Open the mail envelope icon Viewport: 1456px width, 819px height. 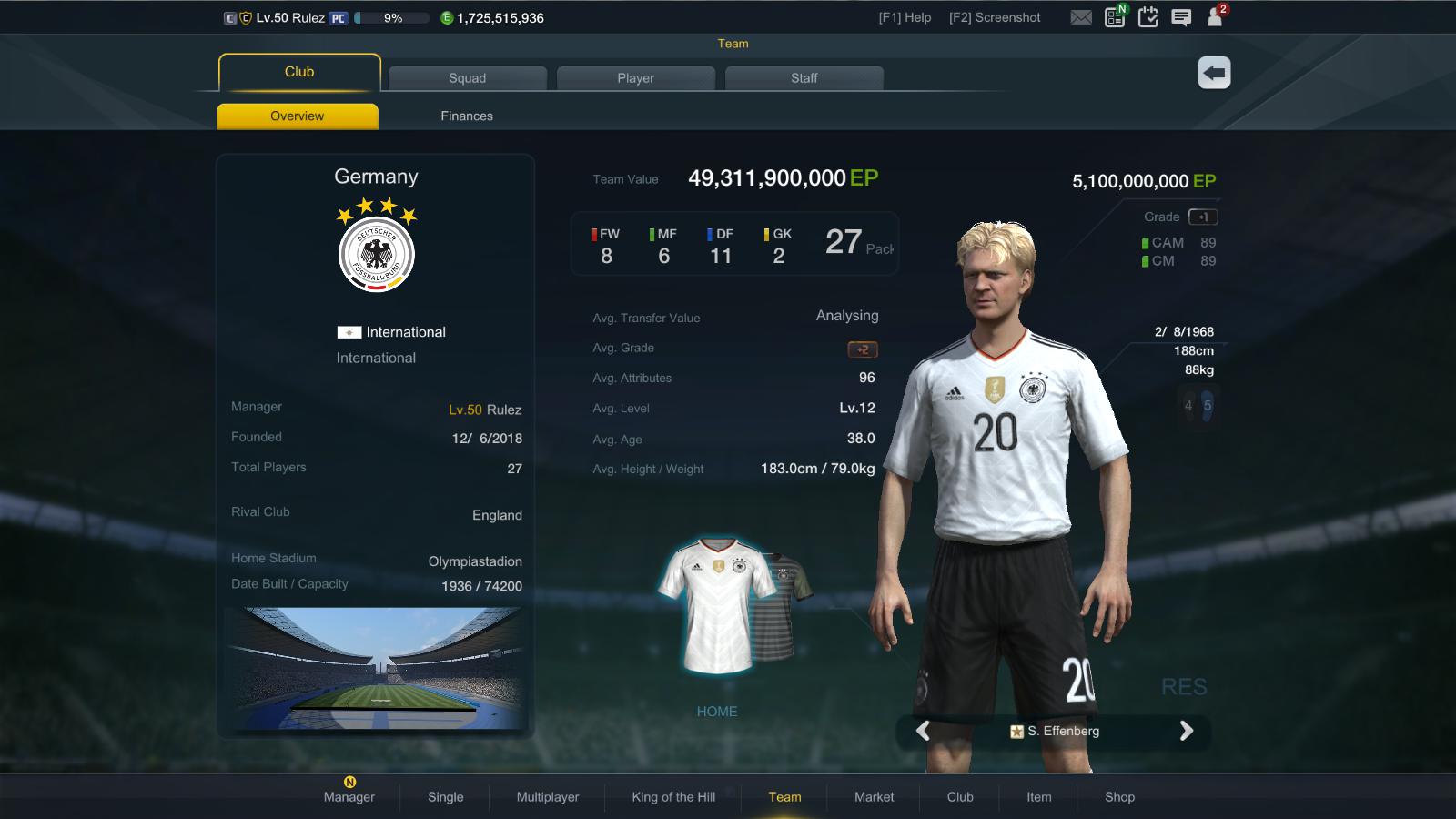[1081, 17]
